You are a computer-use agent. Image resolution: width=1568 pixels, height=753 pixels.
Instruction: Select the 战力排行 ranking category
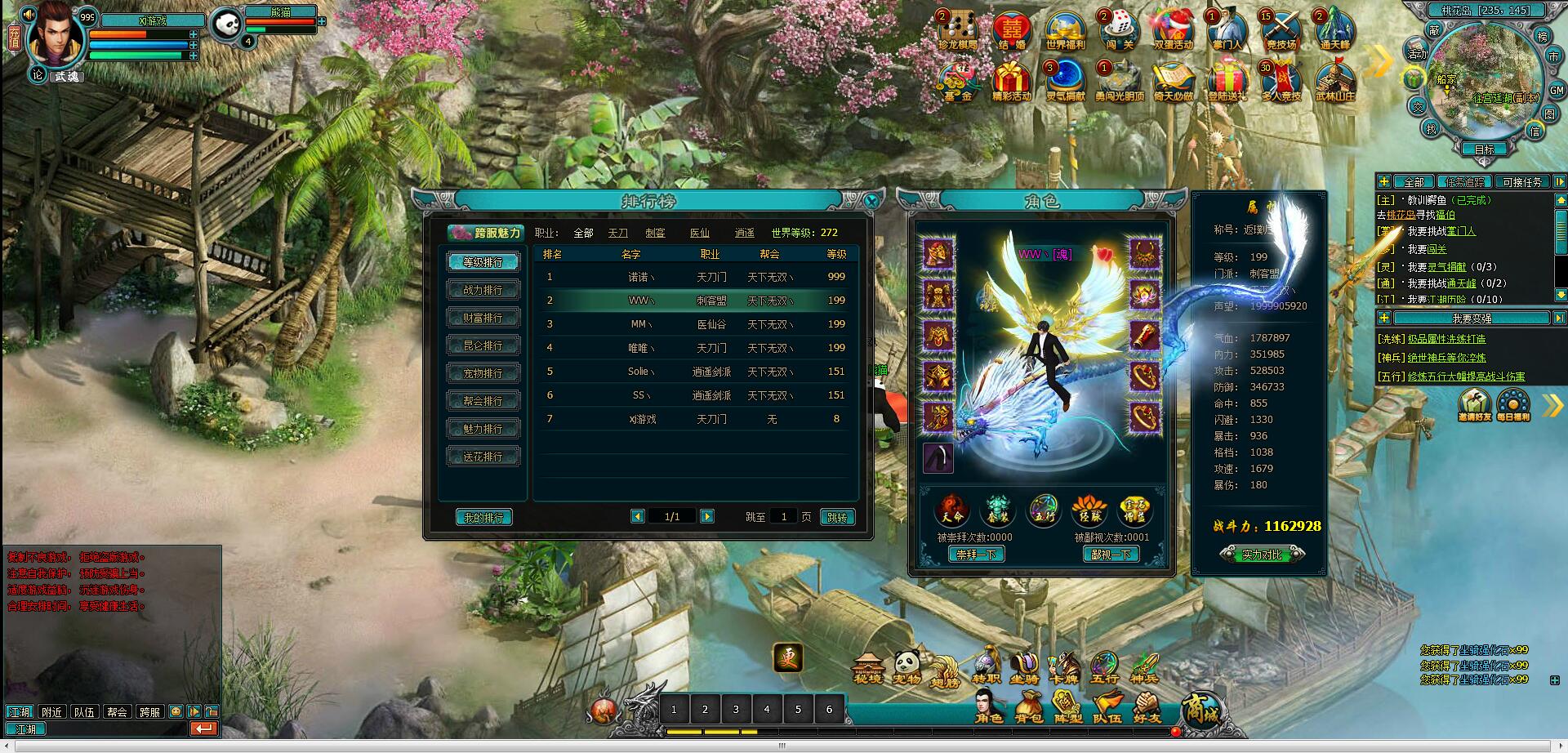click(483, 290)
